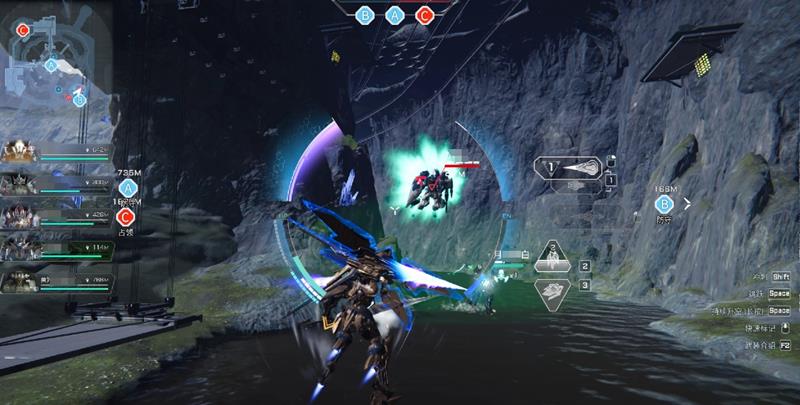Viewport: 800px width, 405px height.
Task: Click the 735M point A waypoint marker
Action: (x=127, y=187)
